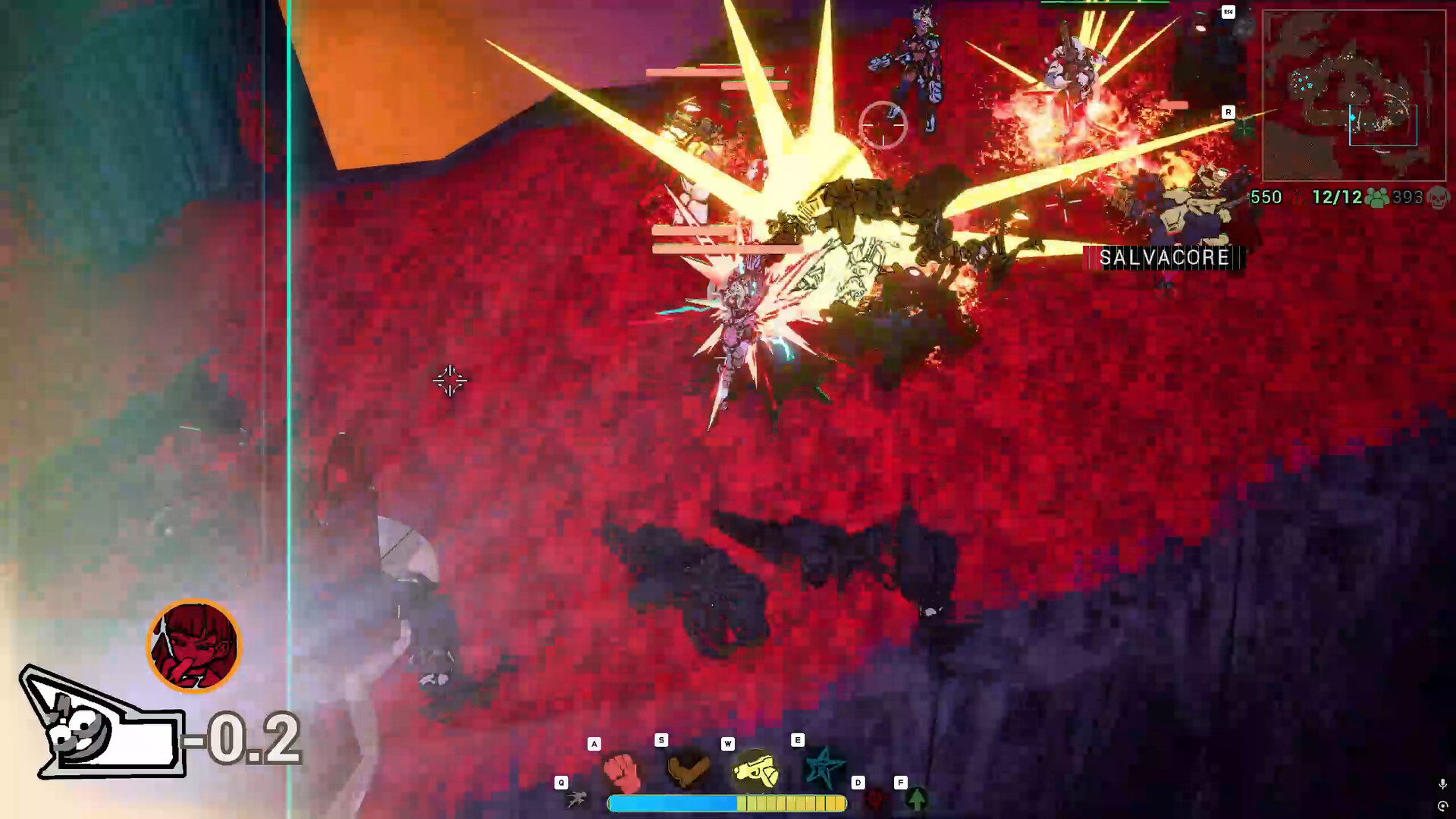Trigger the Q dash ability icon

coord(577,800)
